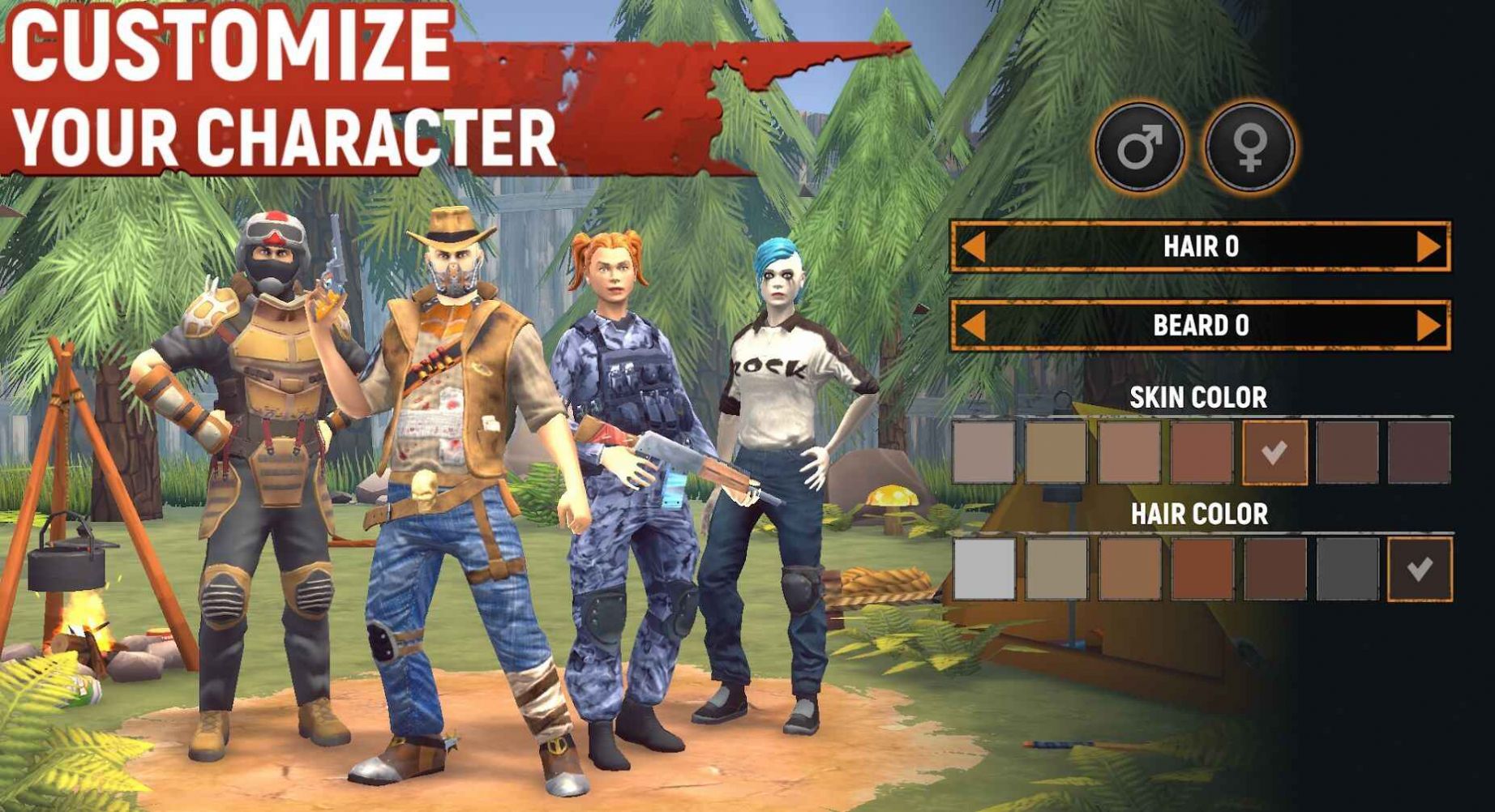Choose the lightest skin color swatch
Screen dimensions: 1495x812
[983, 452]
